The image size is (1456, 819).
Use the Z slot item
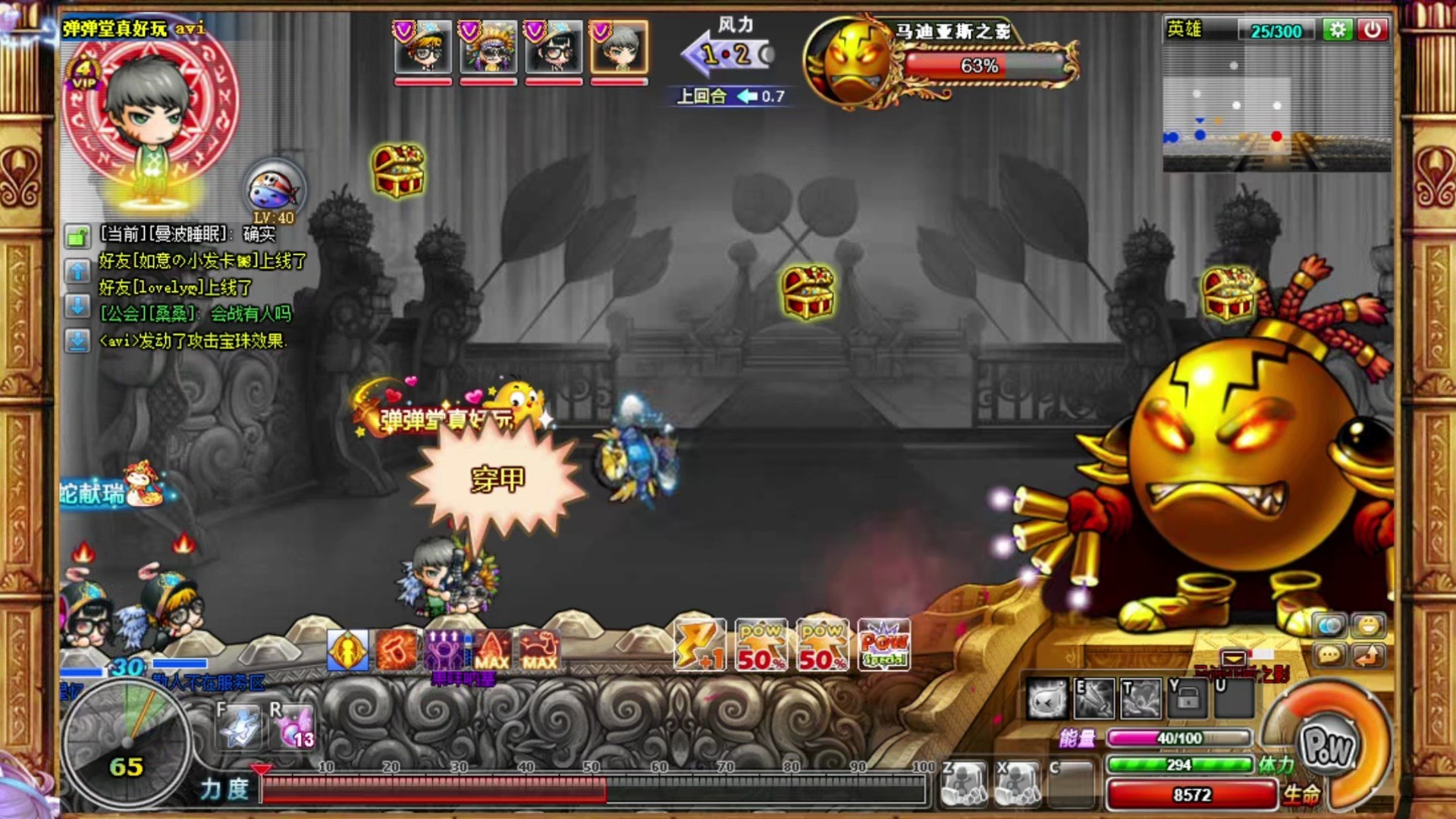point(964,783)
